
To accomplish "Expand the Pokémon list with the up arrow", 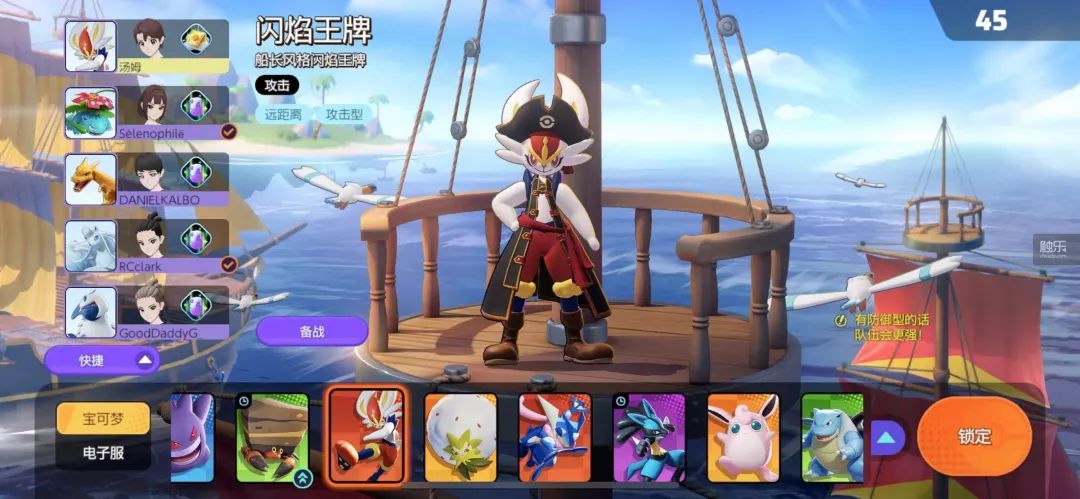I will (887, 437).
